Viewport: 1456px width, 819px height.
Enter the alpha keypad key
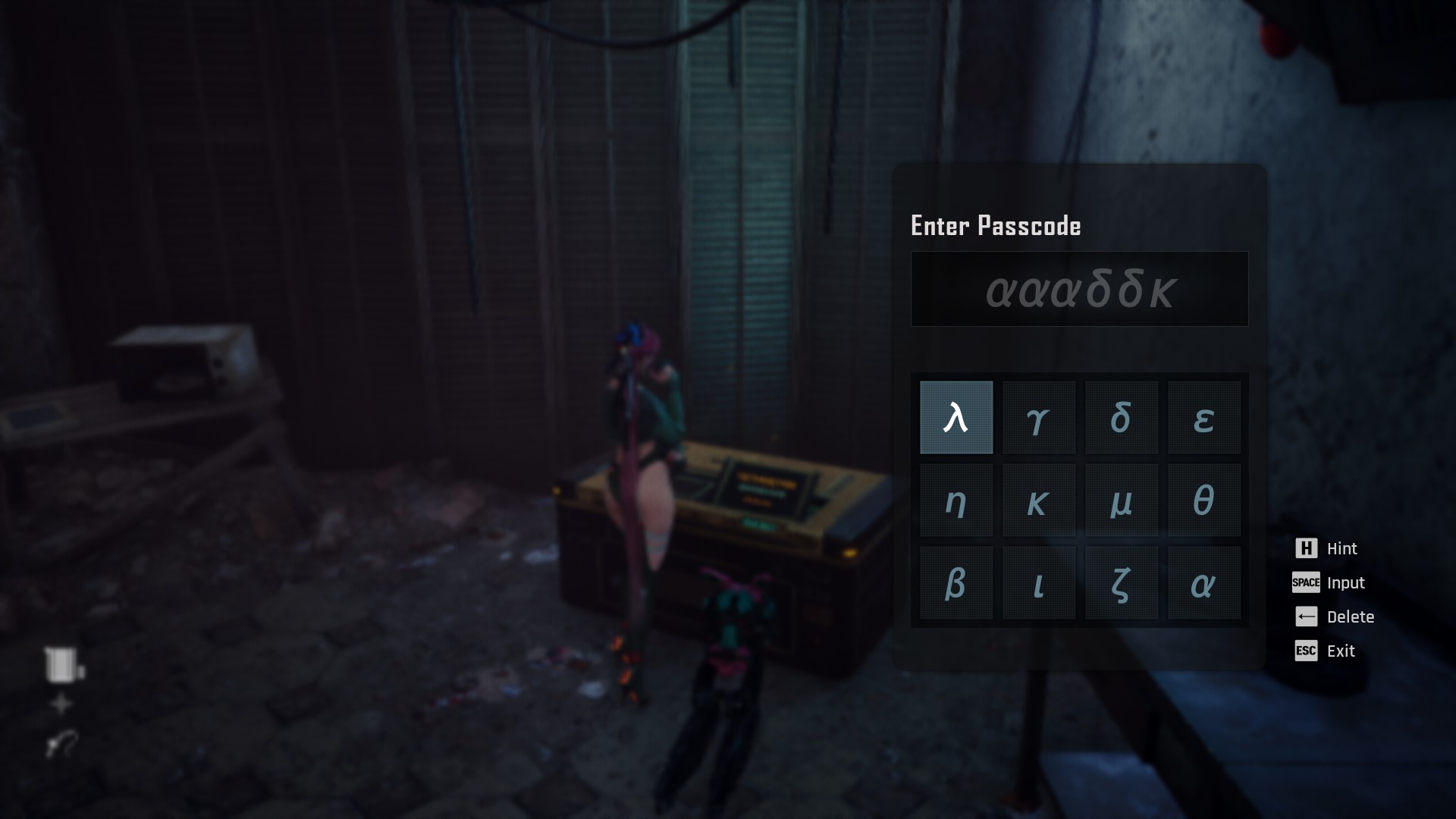[x=1204, y=583]
